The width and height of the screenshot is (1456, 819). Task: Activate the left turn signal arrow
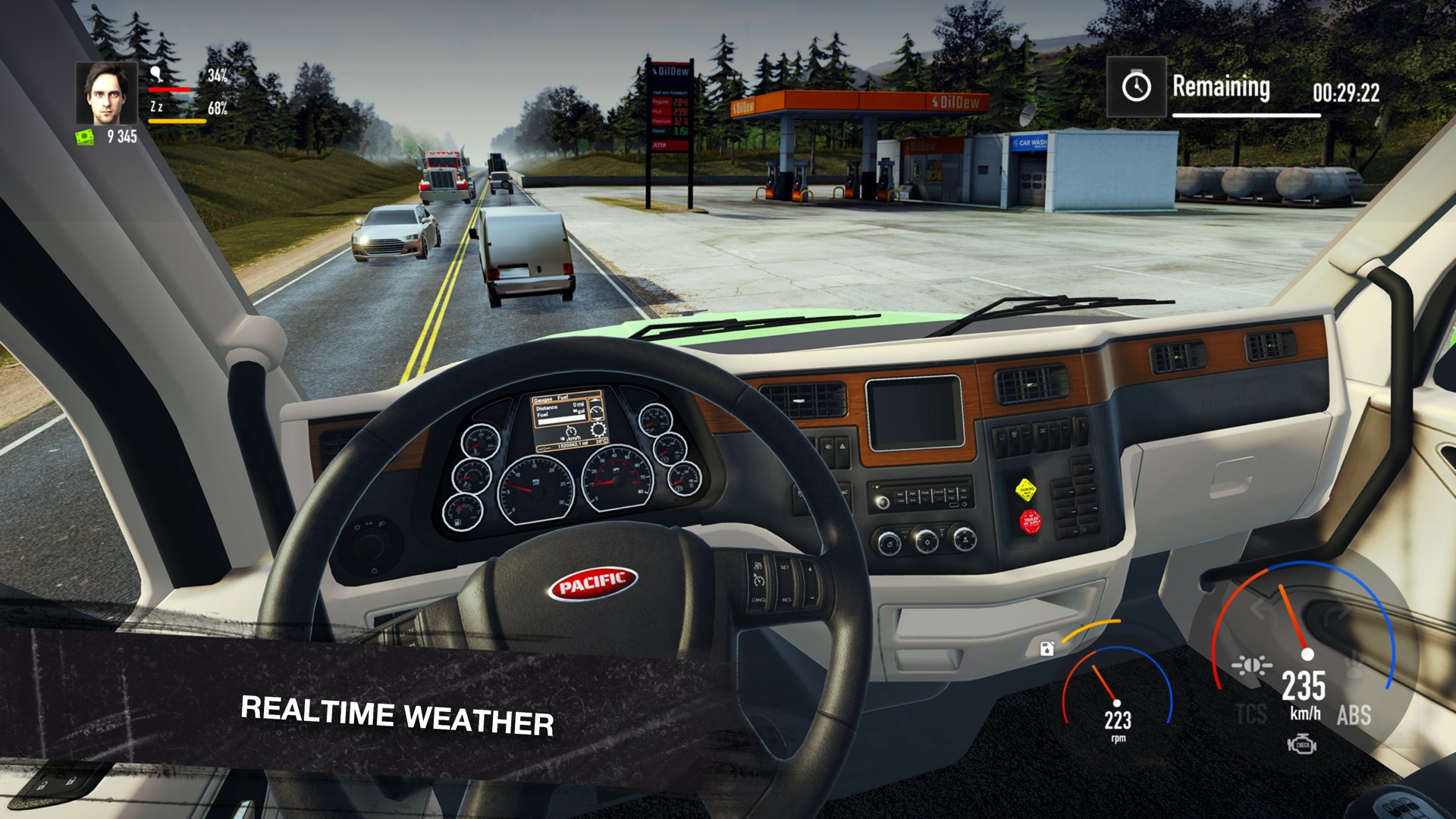point(1260,609)
